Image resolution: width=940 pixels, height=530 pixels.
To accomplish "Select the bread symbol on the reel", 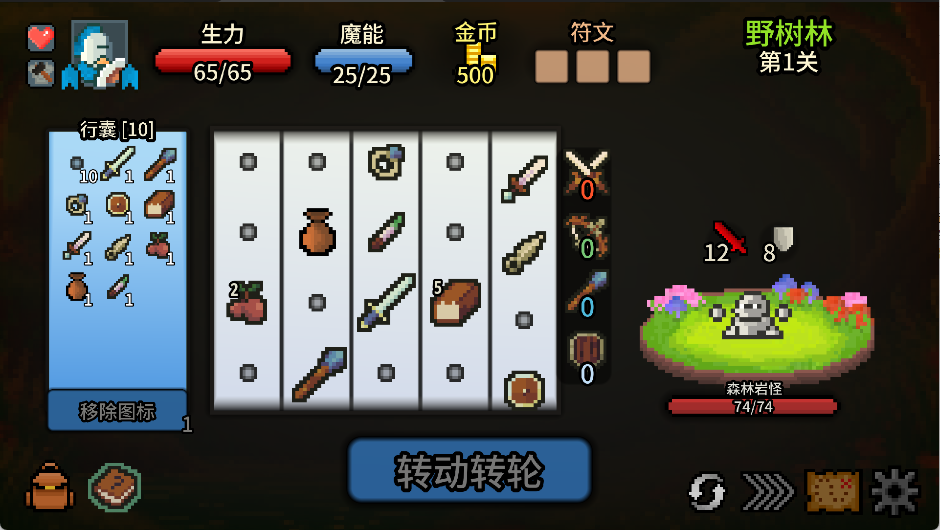I will coord(455,303).
